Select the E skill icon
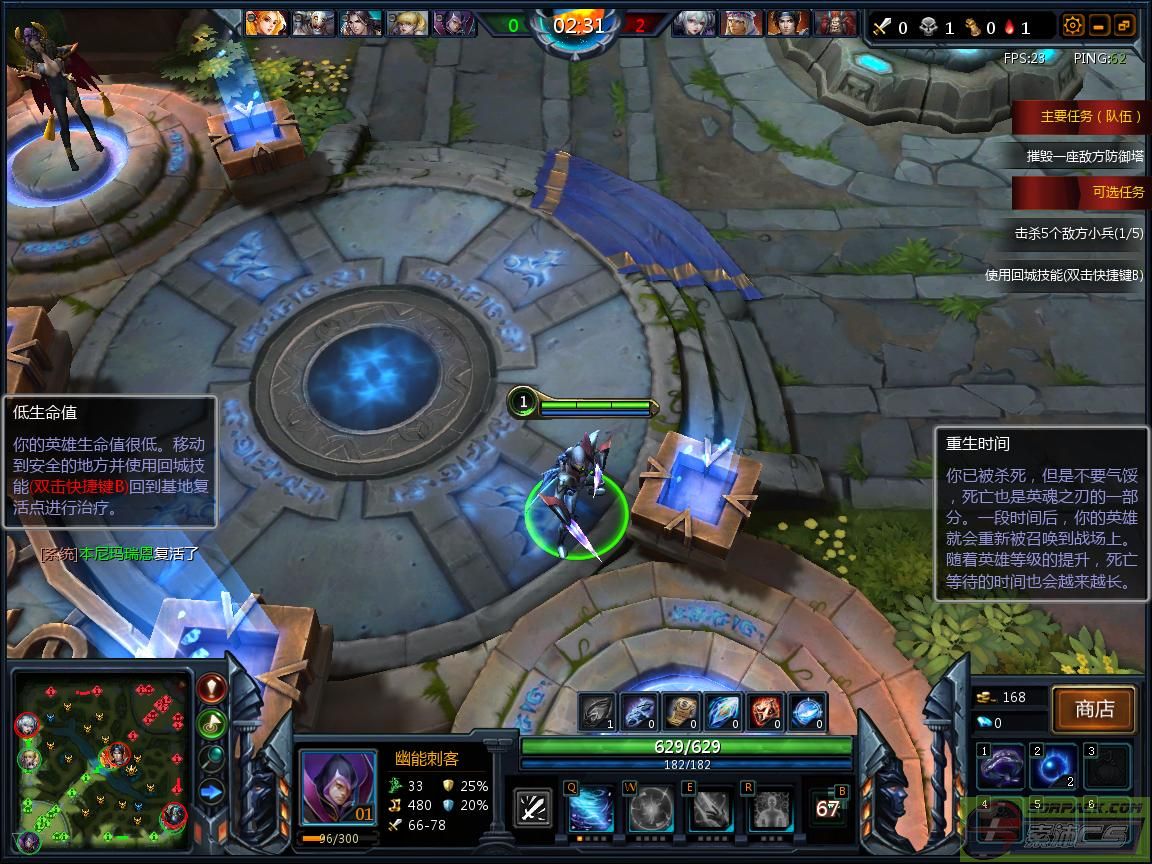 click(x=709, y=809)
